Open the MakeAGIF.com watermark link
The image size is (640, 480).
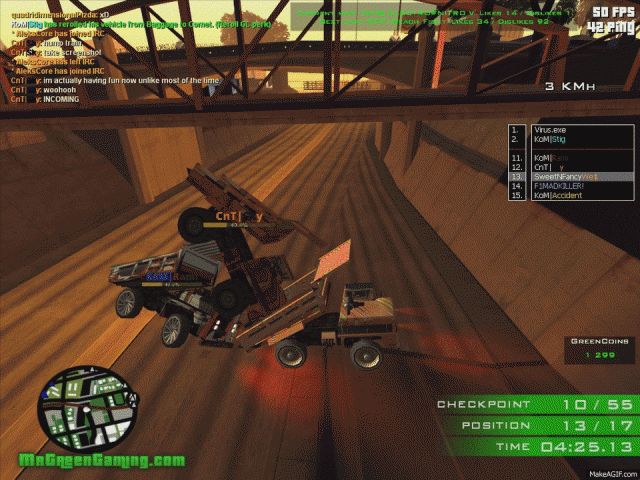pyautogui.click(x=610, y=473)
